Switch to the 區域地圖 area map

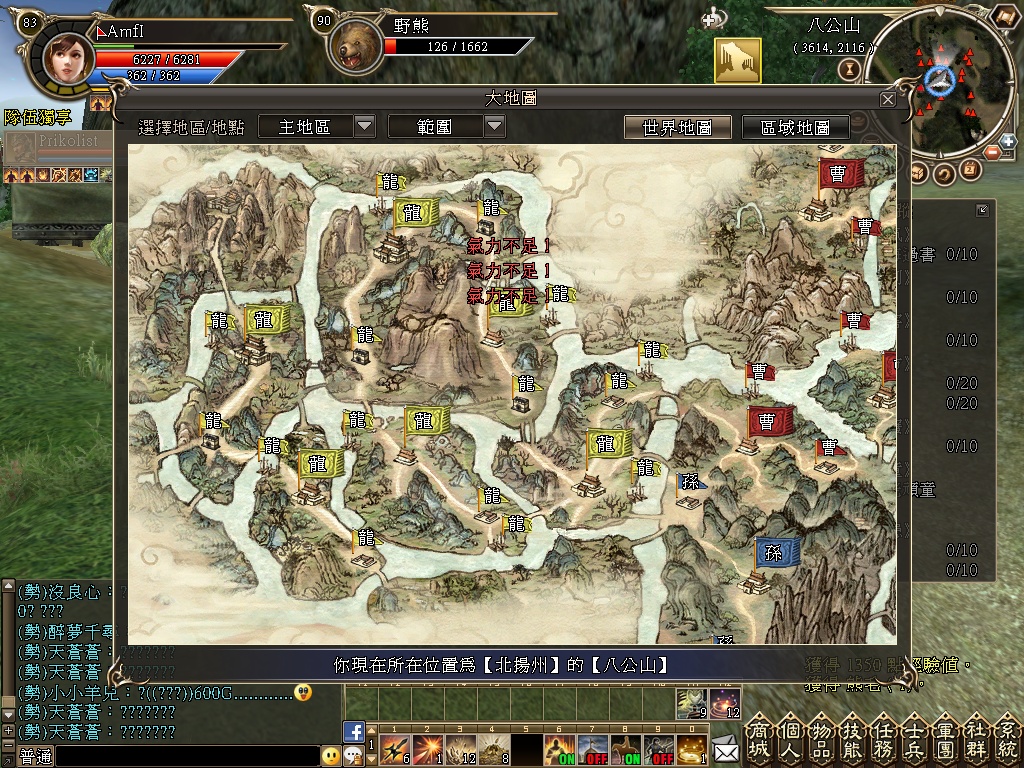pyautogui.click(x=795, y=127)
